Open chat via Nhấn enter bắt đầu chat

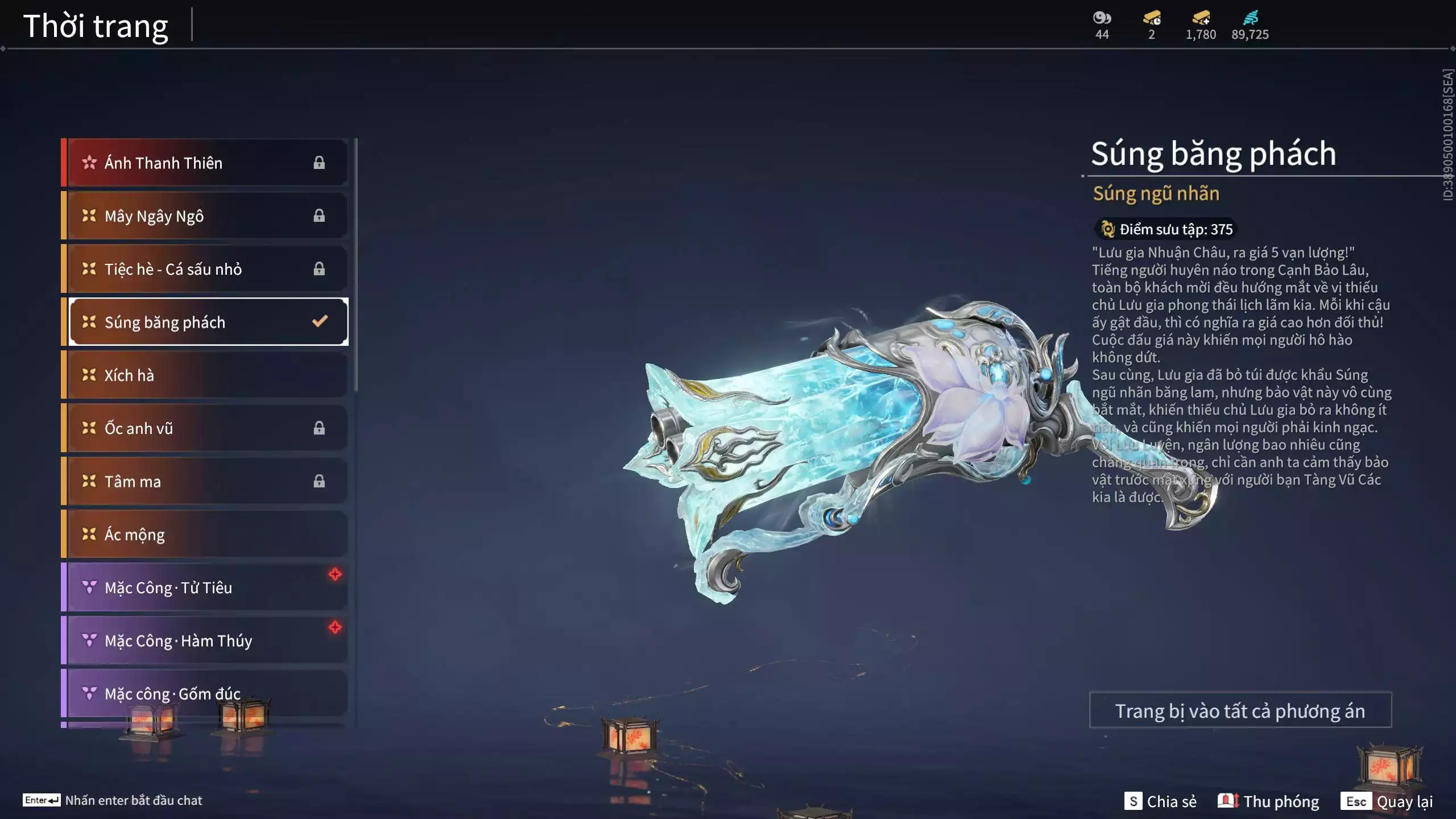(x=113, y=800)
